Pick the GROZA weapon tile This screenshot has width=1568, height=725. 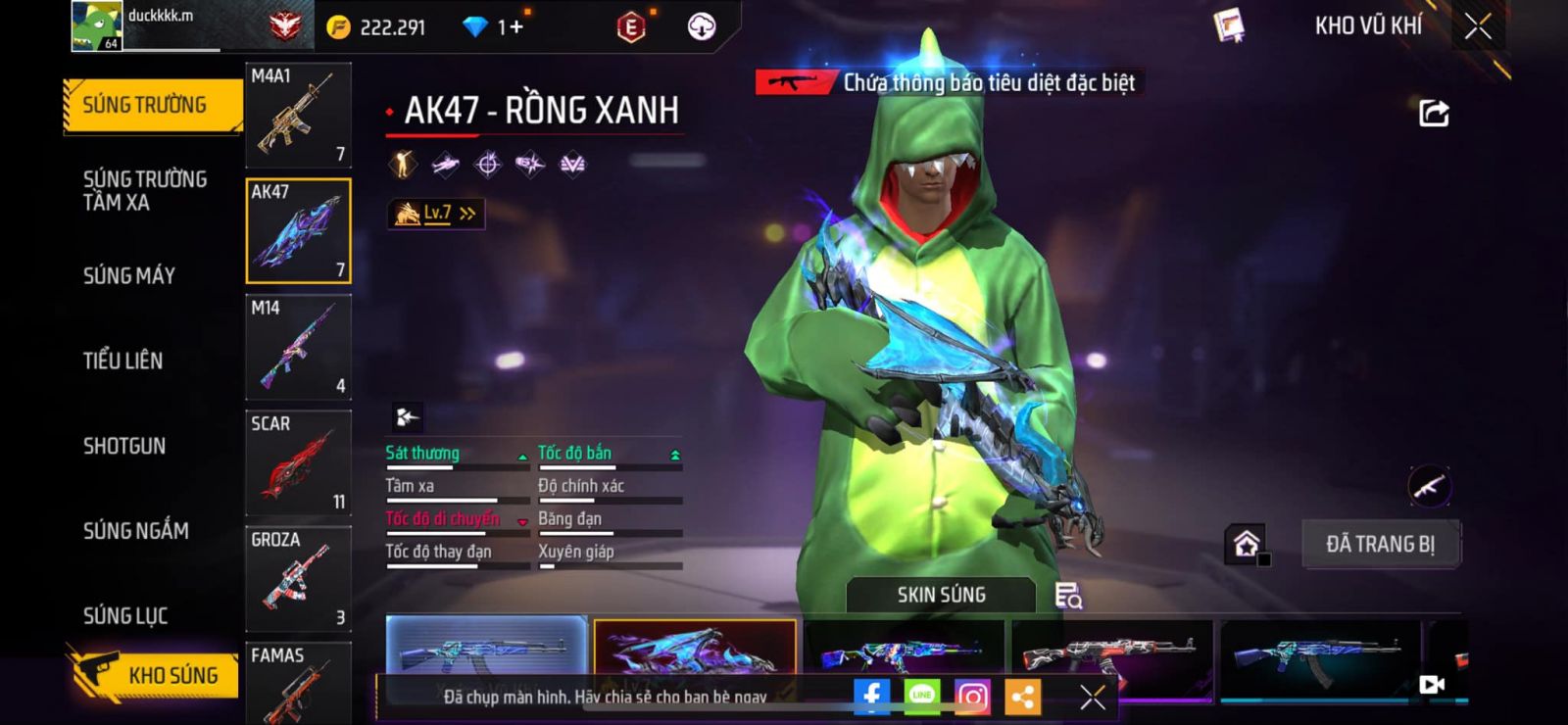[298, 579]
